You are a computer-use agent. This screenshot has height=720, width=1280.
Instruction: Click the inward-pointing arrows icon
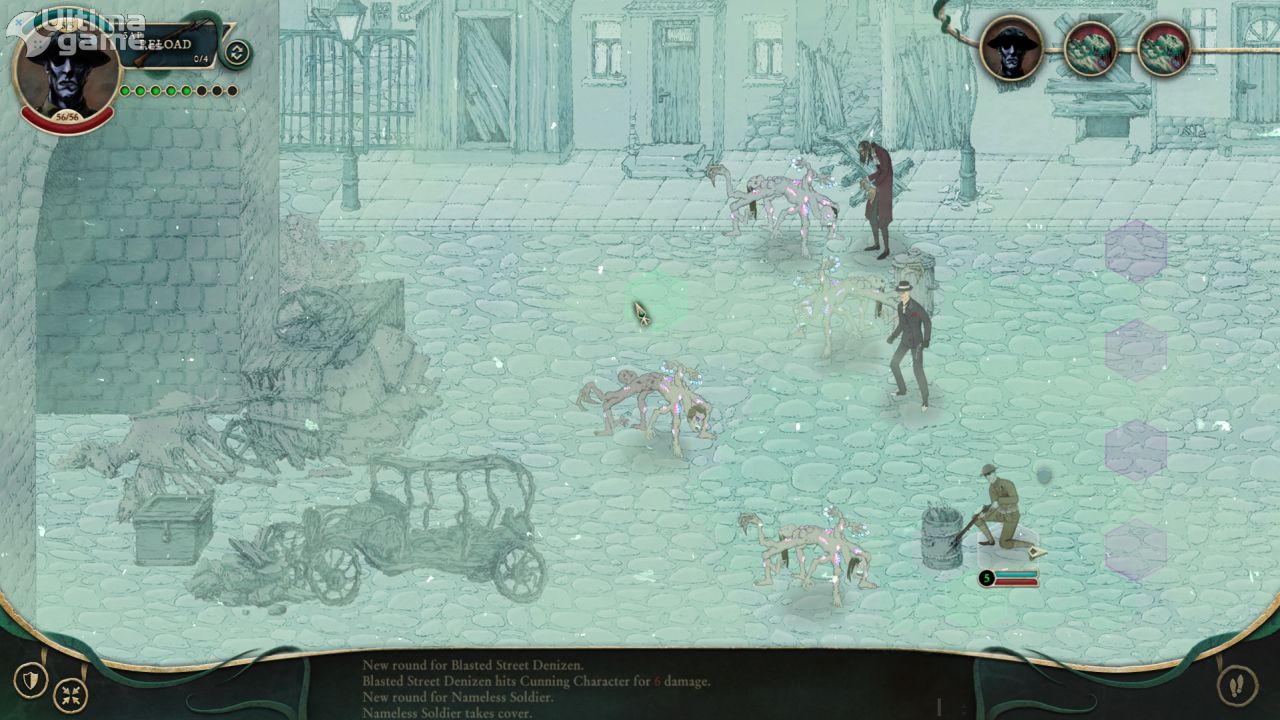pyautogui.click(x=70, y=694)
